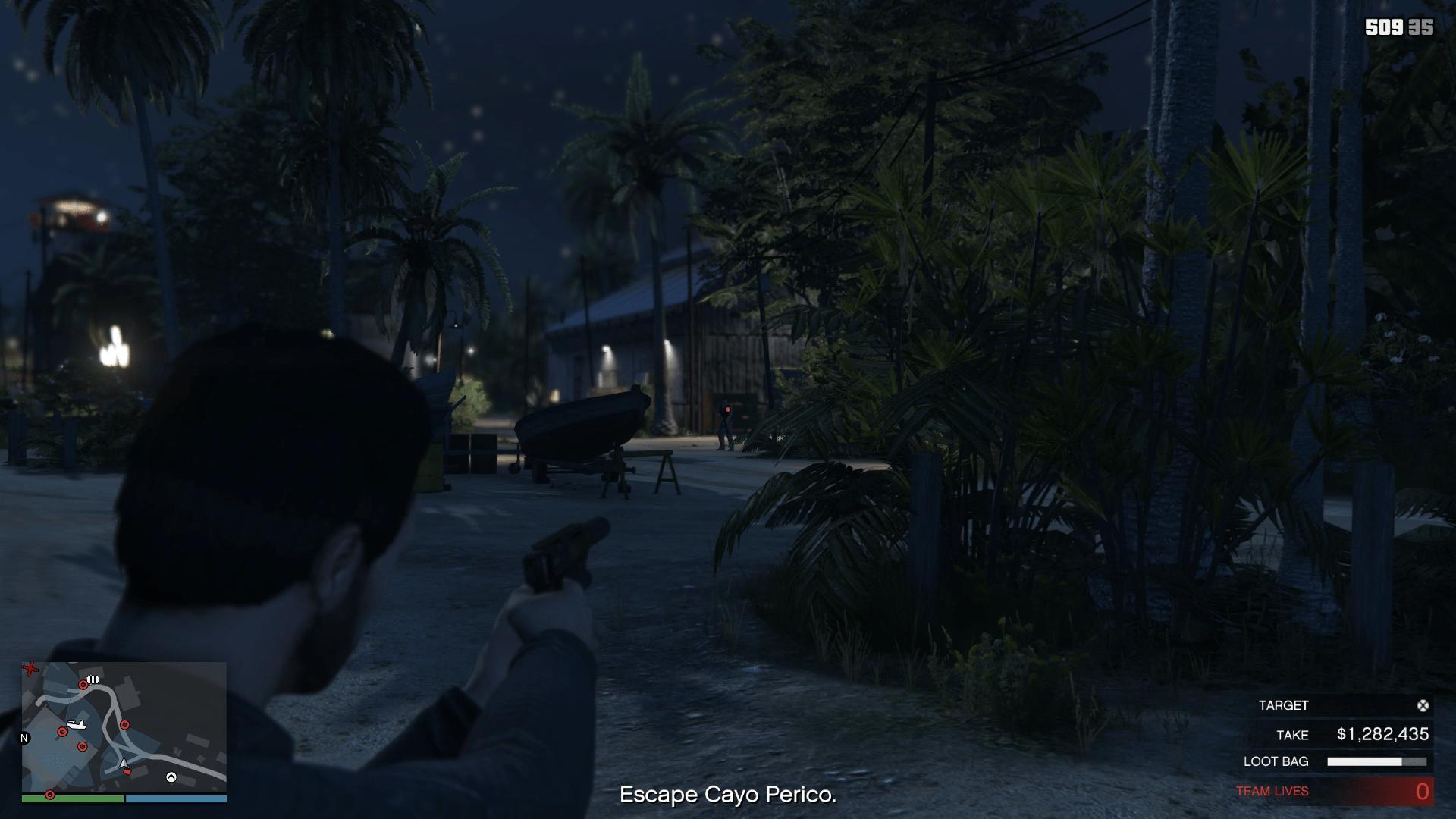Click the N north compass indicator on minimap edge

(25, 737)
